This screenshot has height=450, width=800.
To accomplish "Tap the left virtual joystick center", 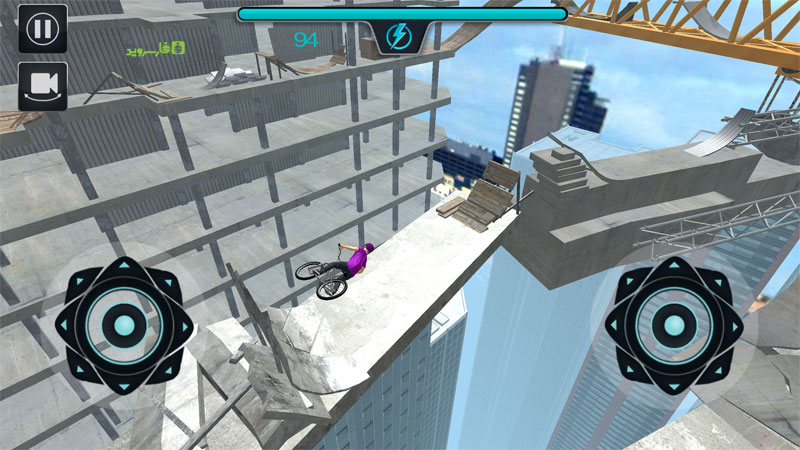I will 124,324.
